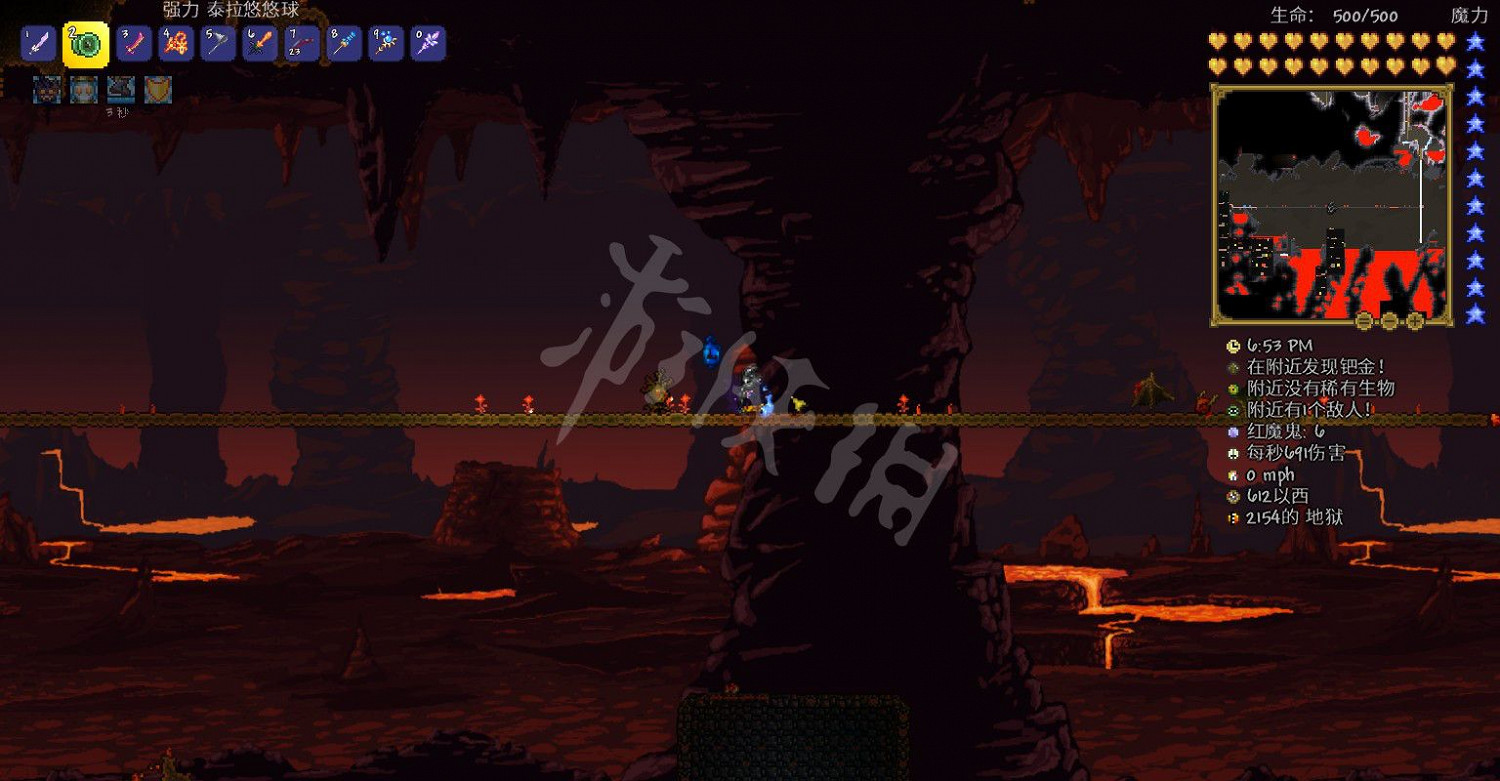Click the minimap zoom-out minus button

click(1389, 322)
